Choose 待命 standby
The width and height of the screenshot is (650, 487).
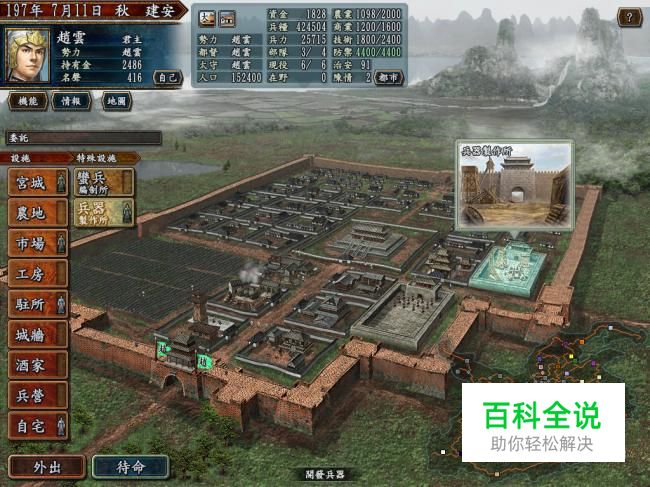click(130, 466)
